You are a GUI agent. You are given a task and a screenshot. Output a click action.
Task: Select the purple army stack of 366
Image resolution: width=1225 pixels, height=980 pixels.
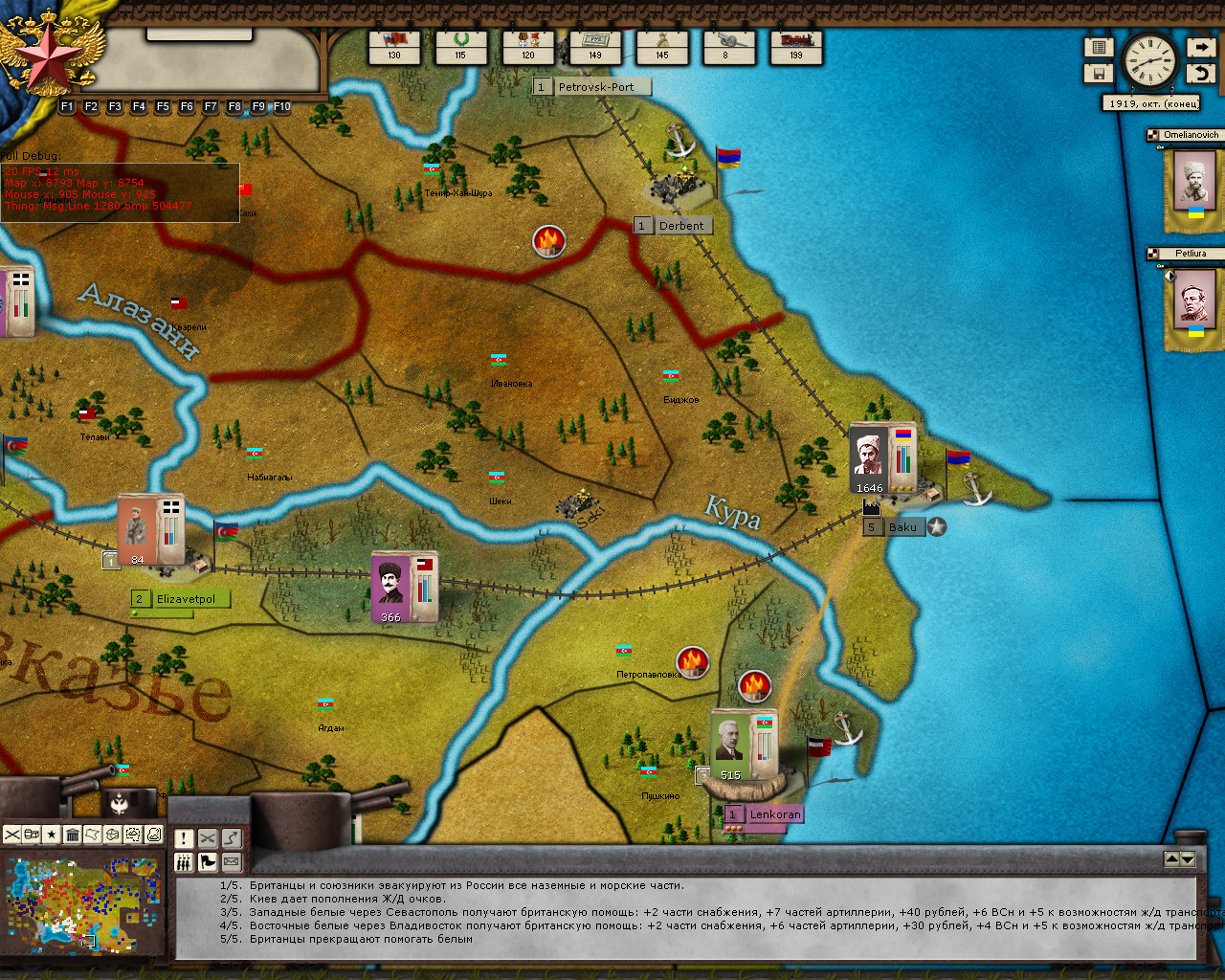pos(404,587)
